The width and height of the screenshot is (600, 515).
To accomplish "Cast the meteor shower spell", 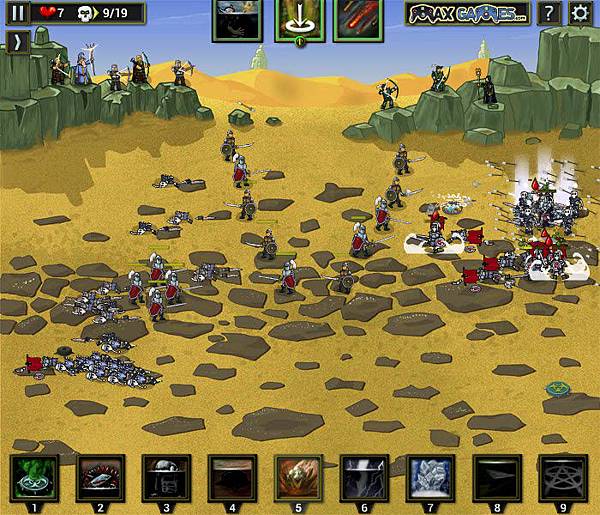I will point(358,20).
